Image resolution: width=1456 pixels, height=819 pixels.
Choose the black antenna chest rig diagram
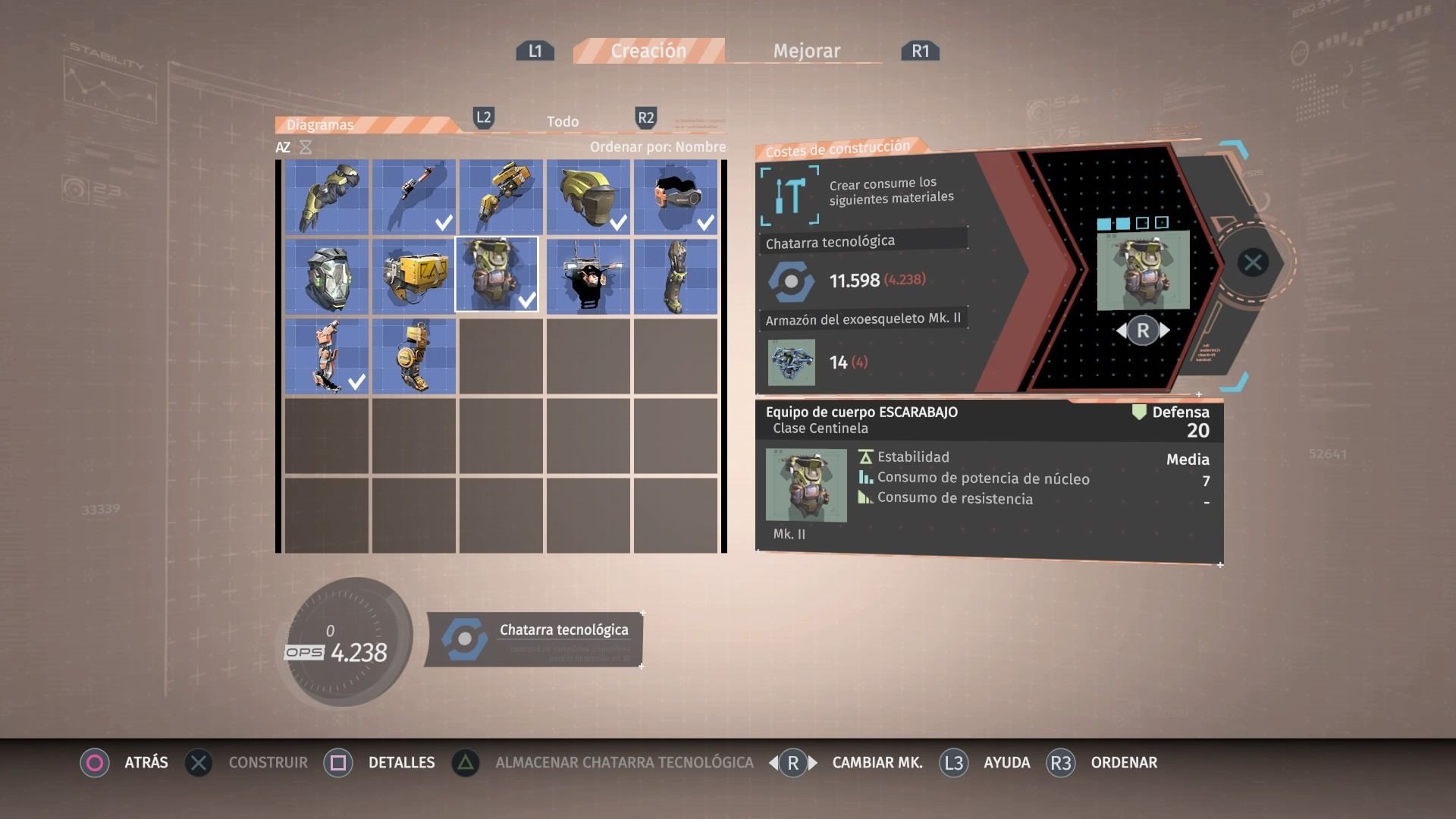tap(588, 275)
